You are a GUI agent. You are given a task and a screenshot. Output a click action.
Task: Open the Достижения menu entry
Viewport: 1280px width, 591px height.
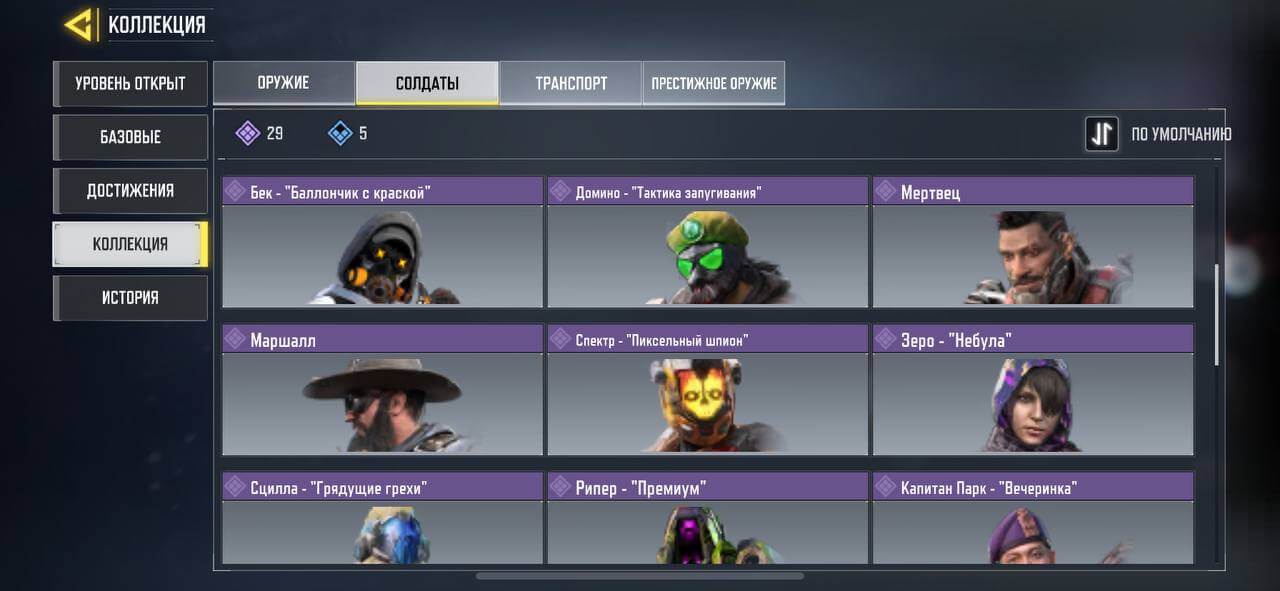coord(130,191)
